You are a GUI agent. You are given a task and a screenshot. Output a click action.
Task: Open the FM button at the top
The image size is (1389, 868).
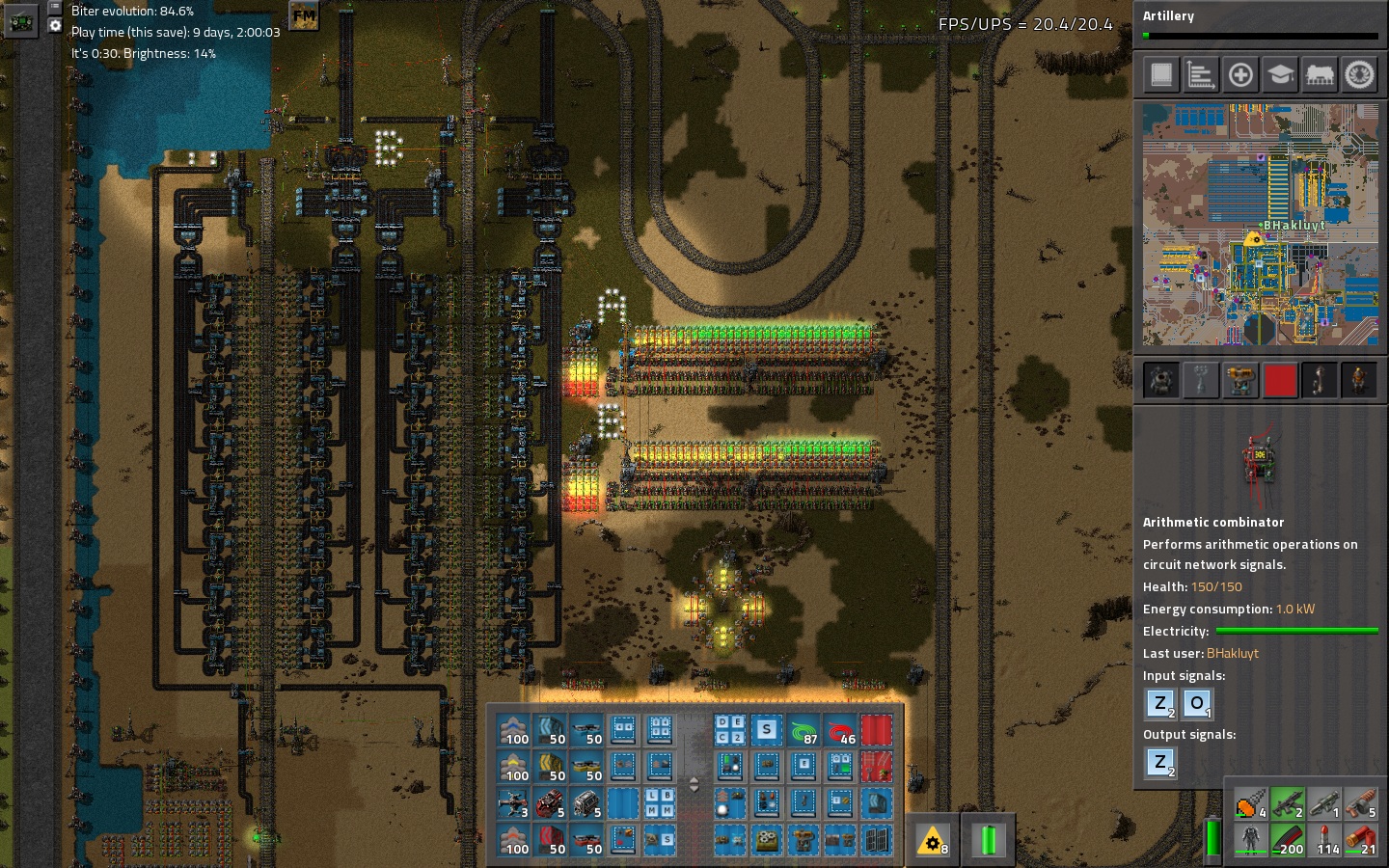(304, 15)
